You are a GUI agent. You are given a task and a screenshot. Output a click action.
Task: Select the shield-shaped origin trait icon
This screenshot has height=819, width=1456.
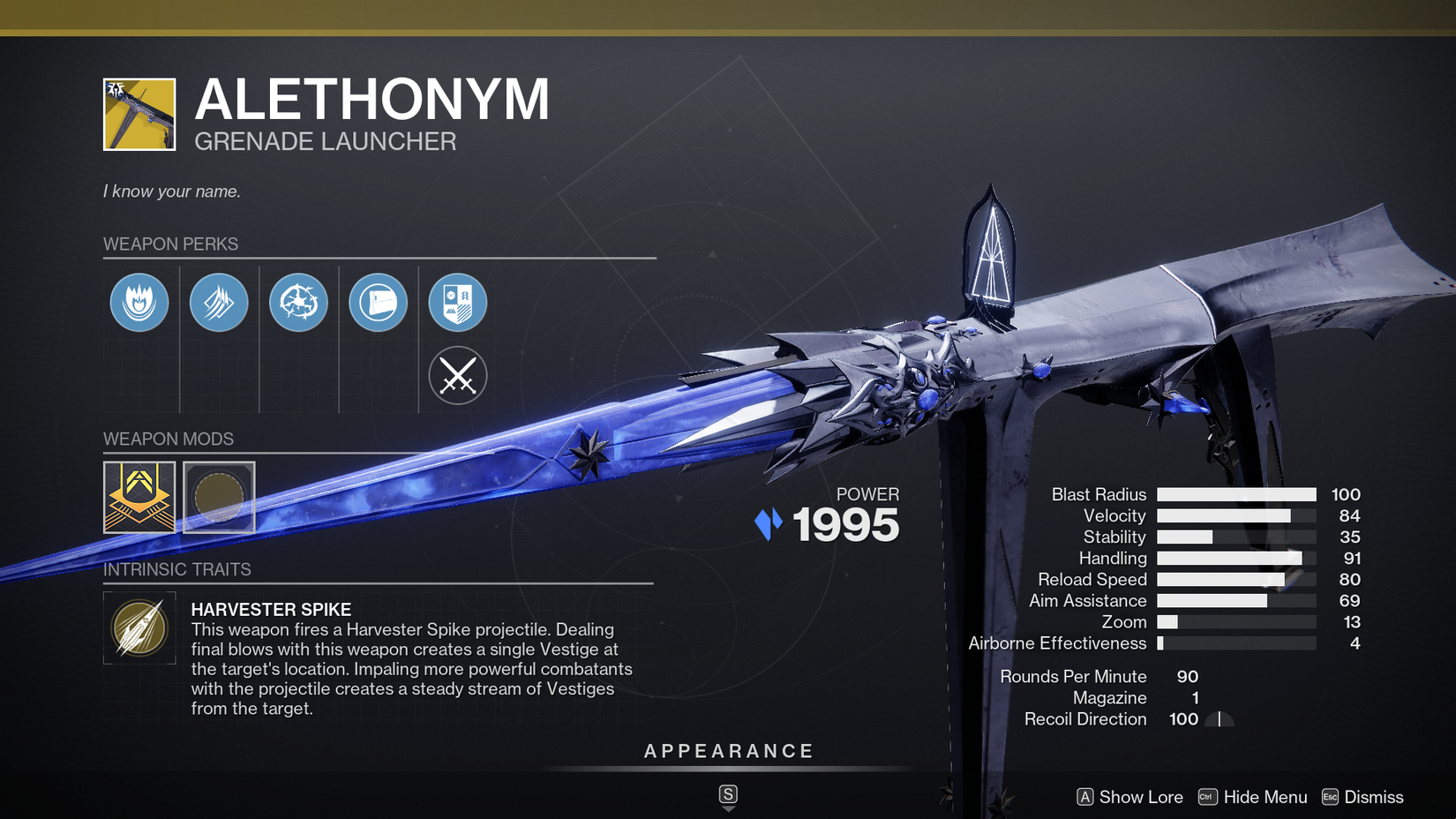coord(457,302)
